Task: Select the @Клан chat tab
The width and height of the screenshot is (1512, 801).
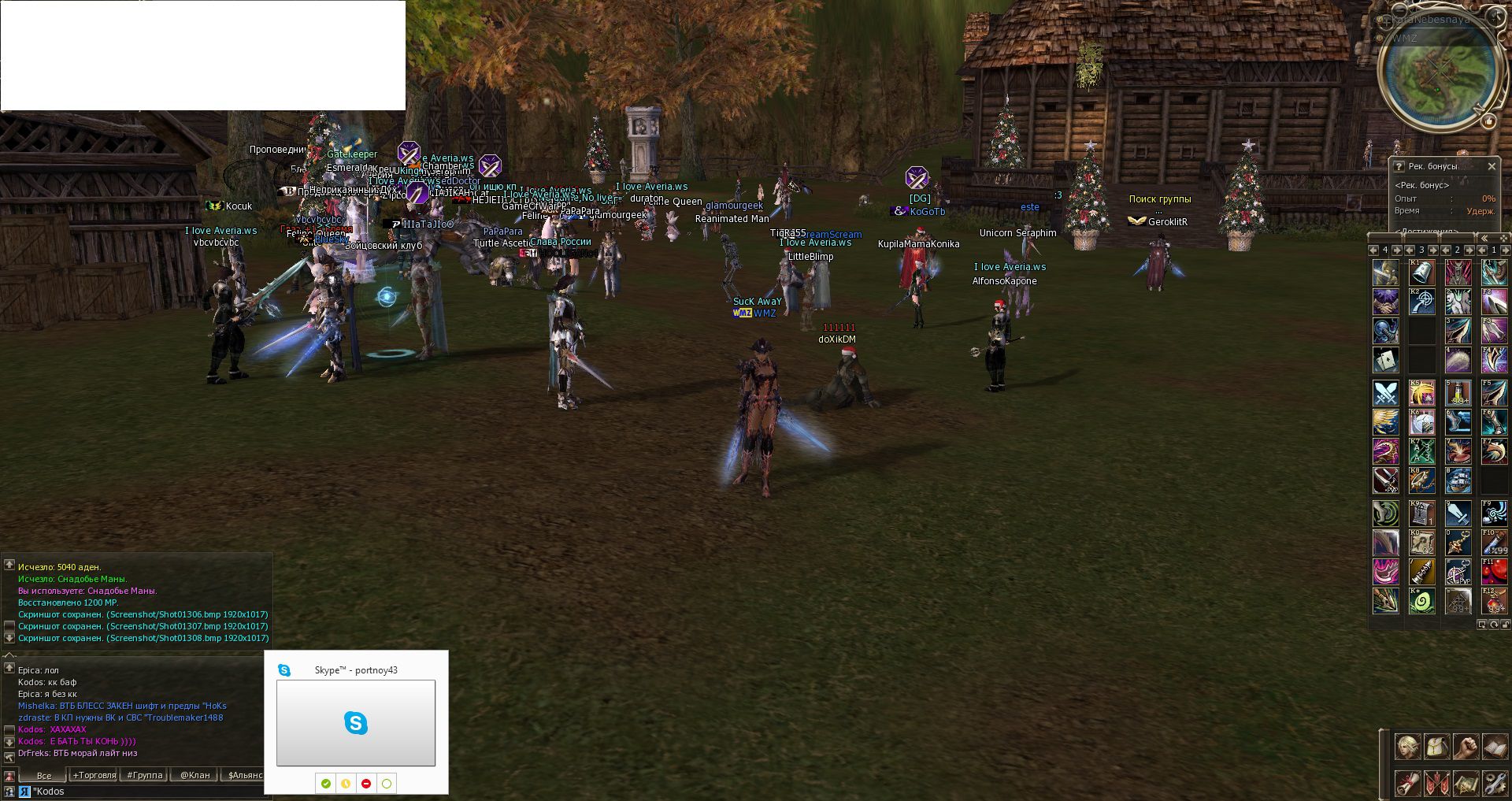Action: (x=195, y=775)
